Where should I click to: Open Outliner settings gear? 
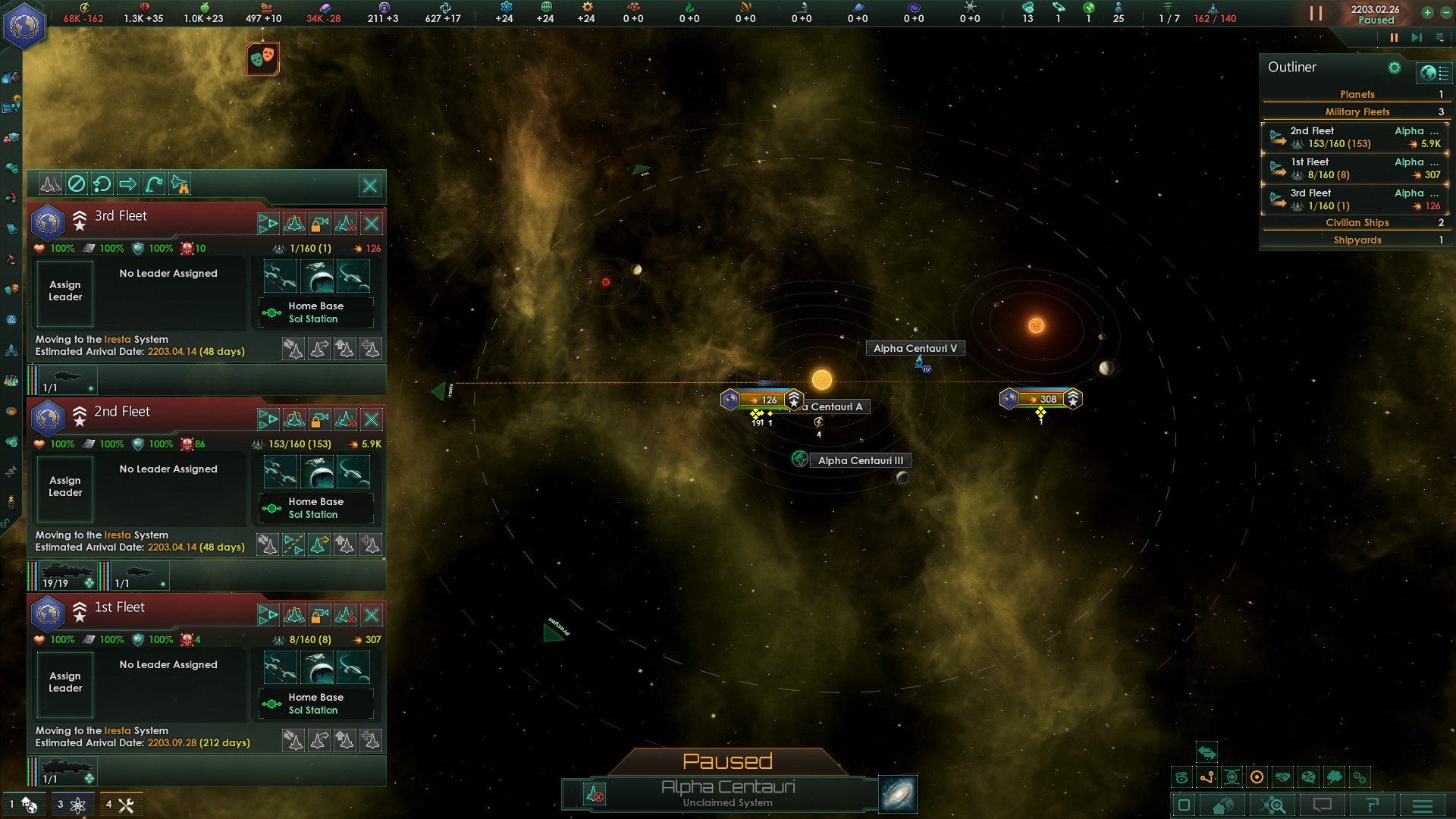tap(1394, 68)
